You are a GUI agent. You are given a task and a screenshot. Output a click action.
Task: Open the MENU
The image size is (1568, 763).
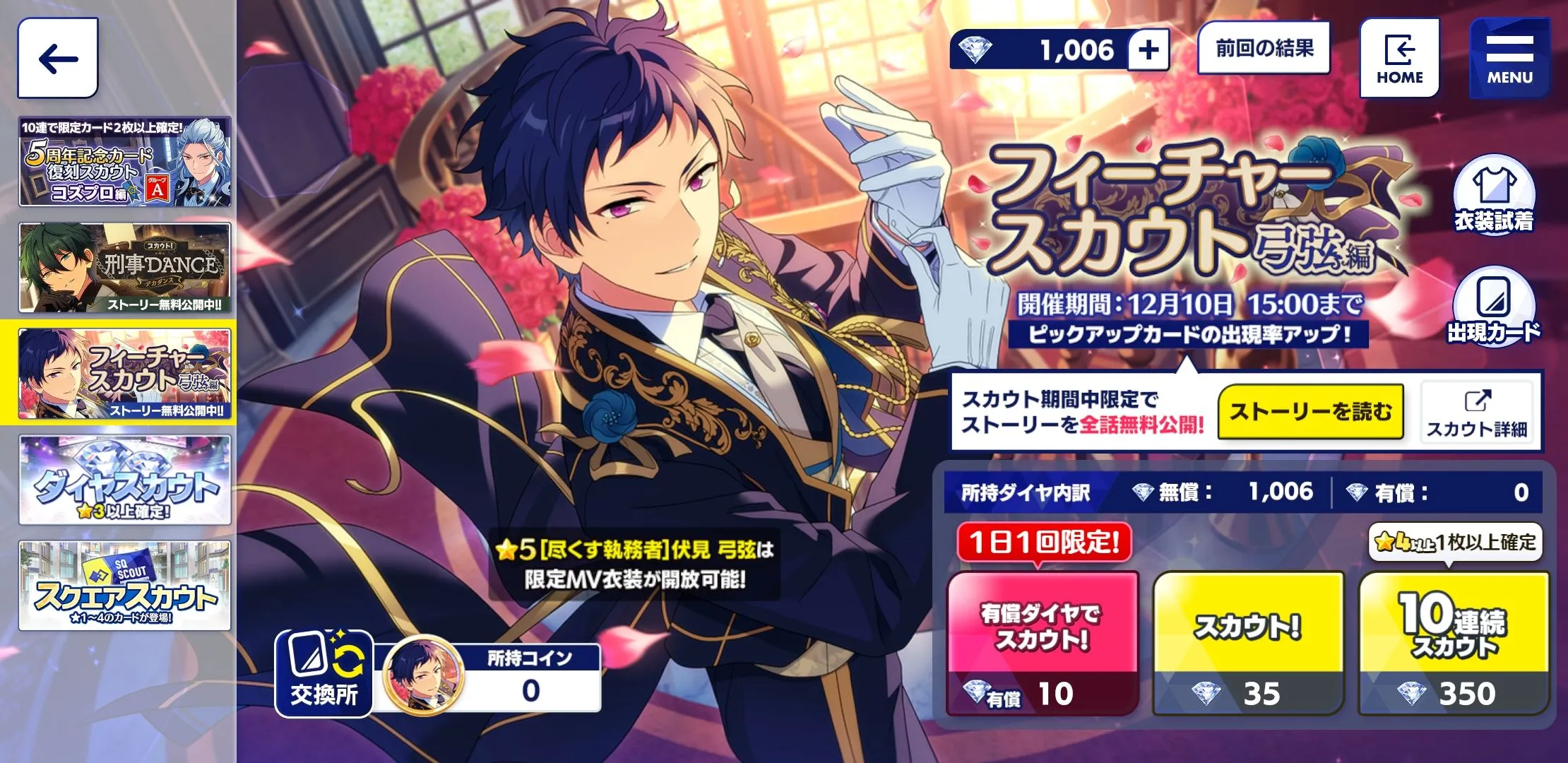click(1509, 58)
